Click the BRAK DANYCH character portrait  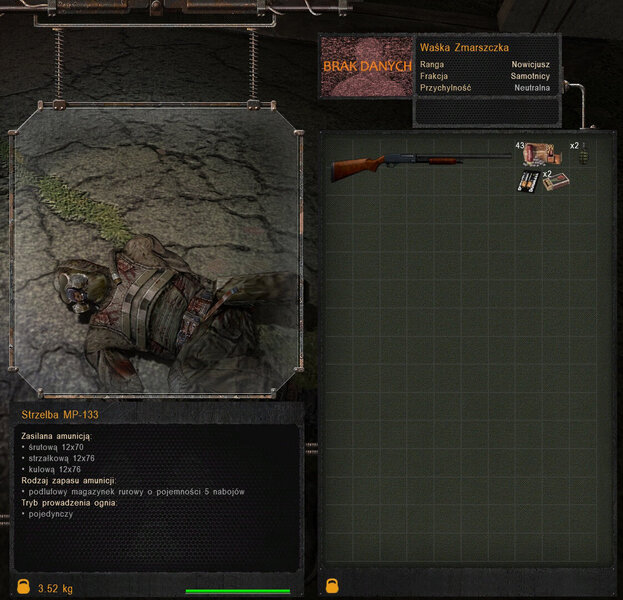[366, 66]
